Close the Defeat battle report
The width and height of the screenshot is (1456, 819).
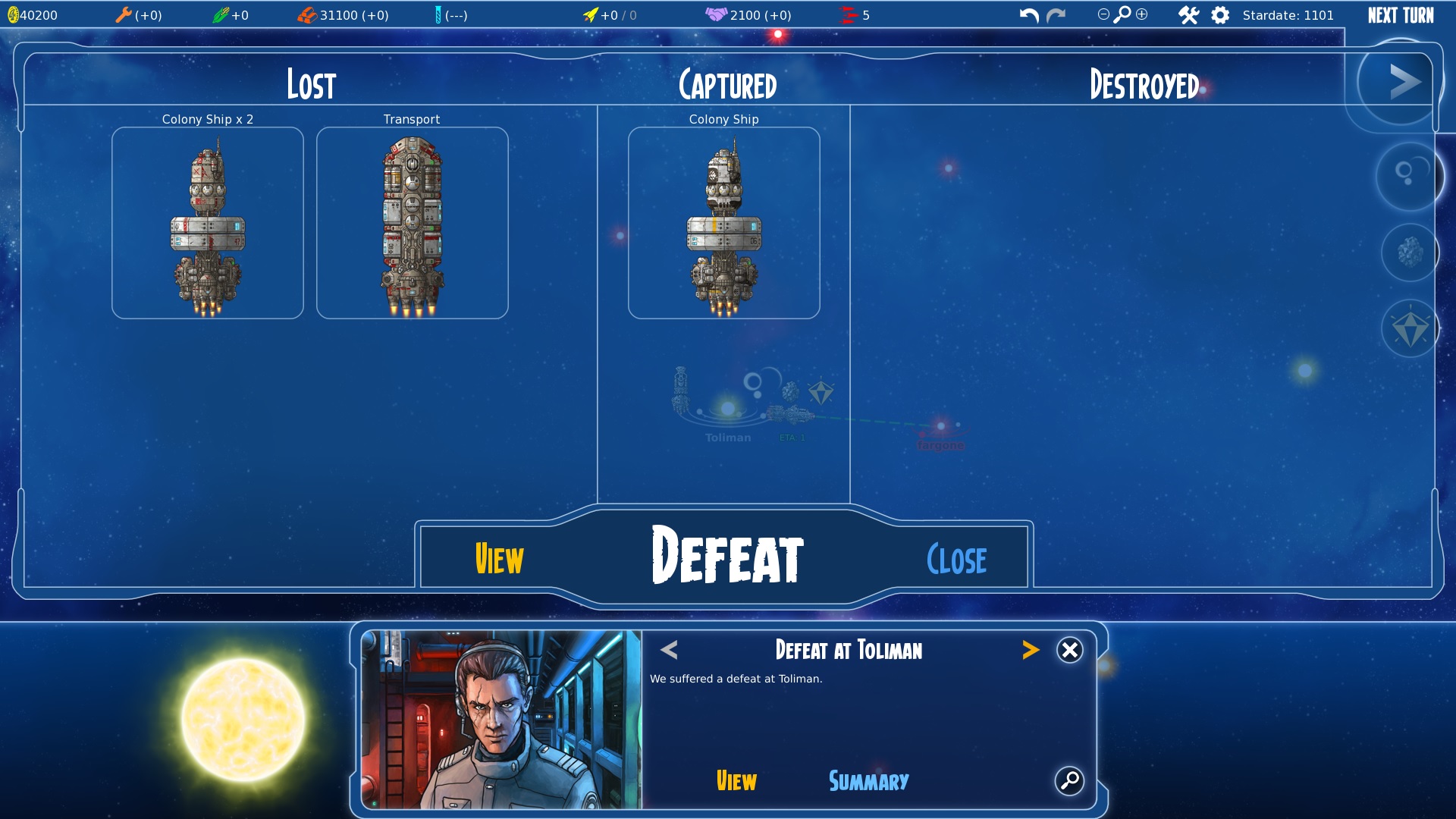(956, 560)
